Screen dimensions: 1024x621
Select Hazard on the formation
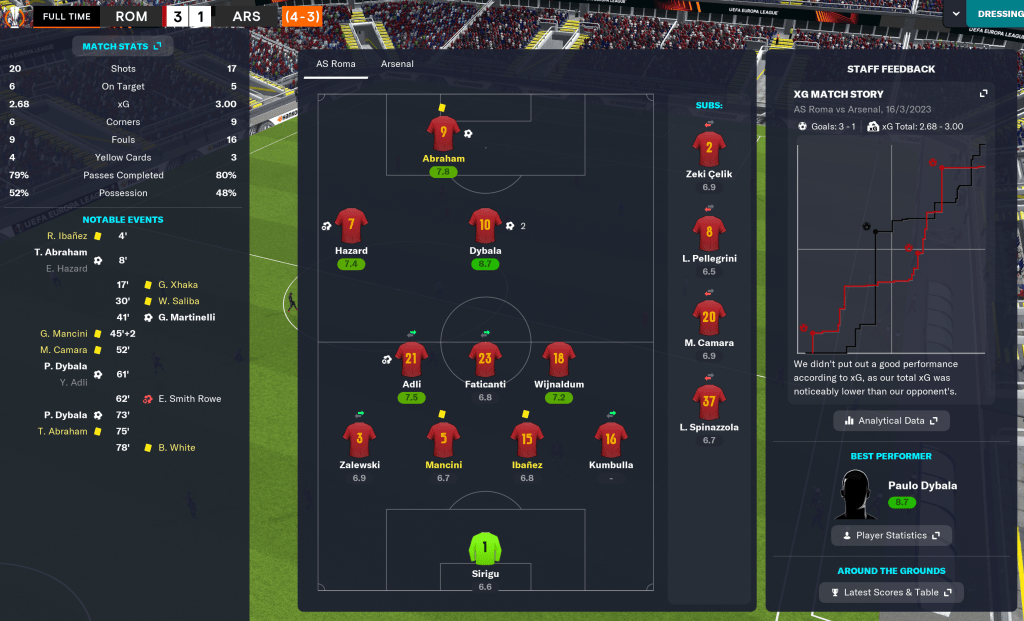click(x=351, y=226)
